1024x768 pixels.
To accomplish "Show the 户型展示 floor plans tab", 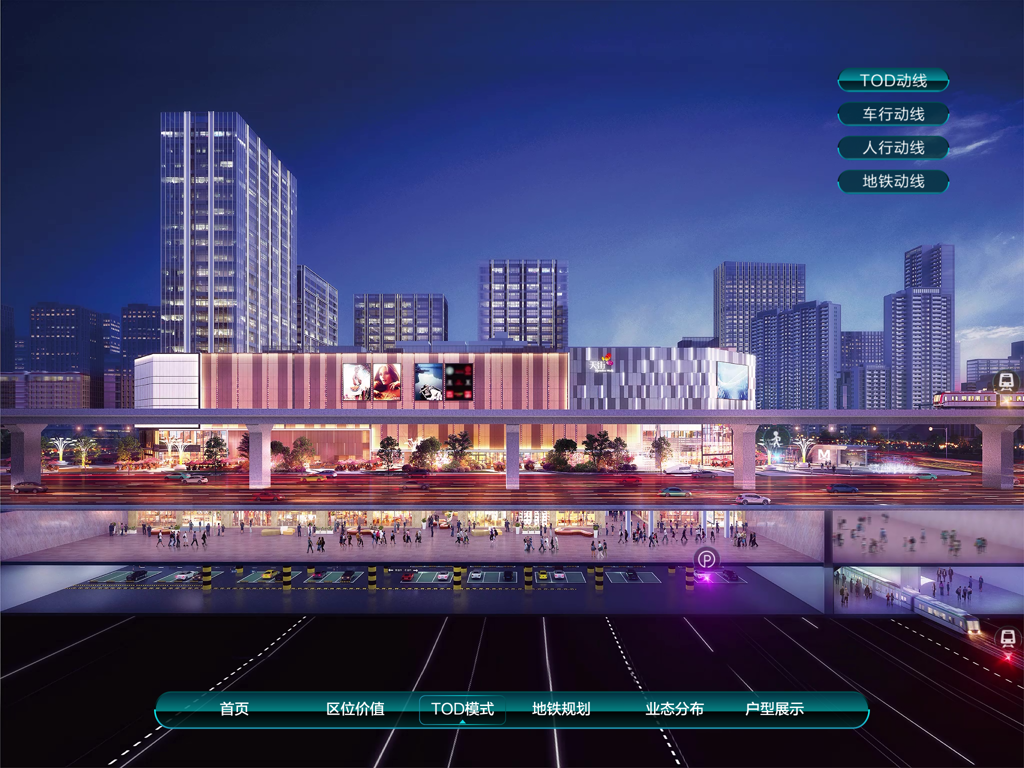I will (x=774, y=709).
